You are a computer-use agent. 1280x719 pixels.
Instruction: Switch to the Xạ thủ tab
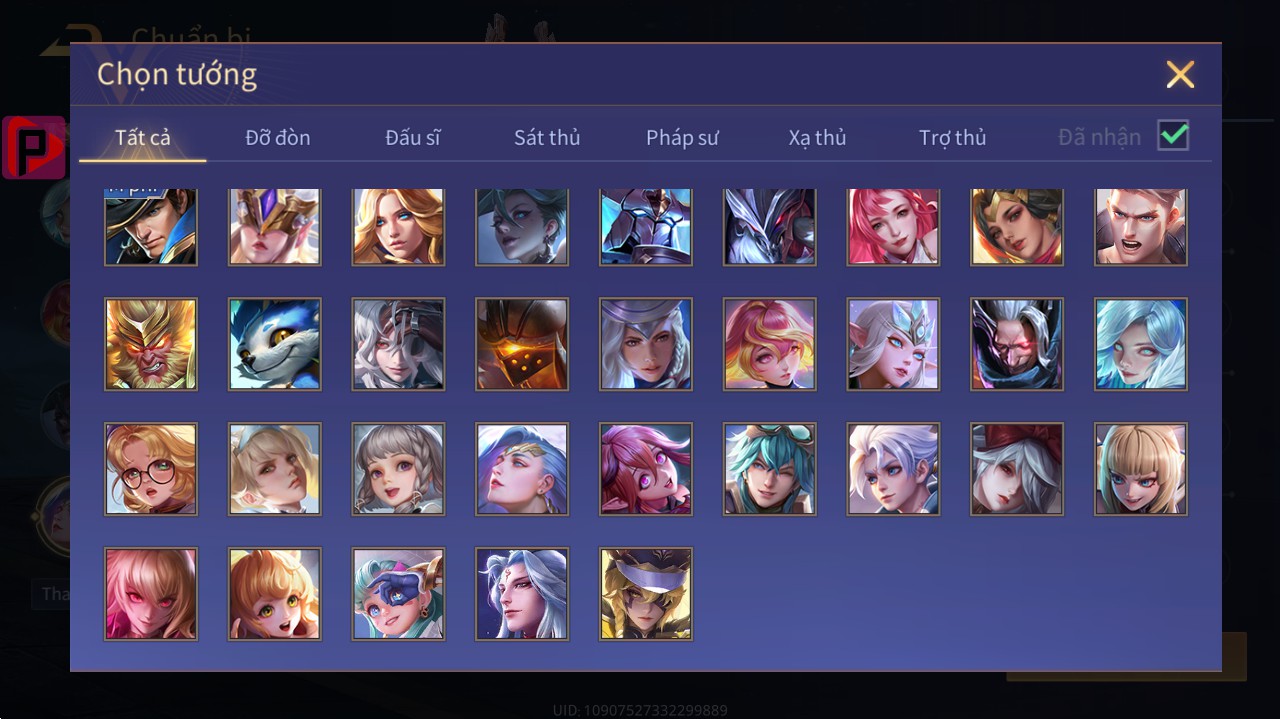pyautogui.click(x=817, y=137)
